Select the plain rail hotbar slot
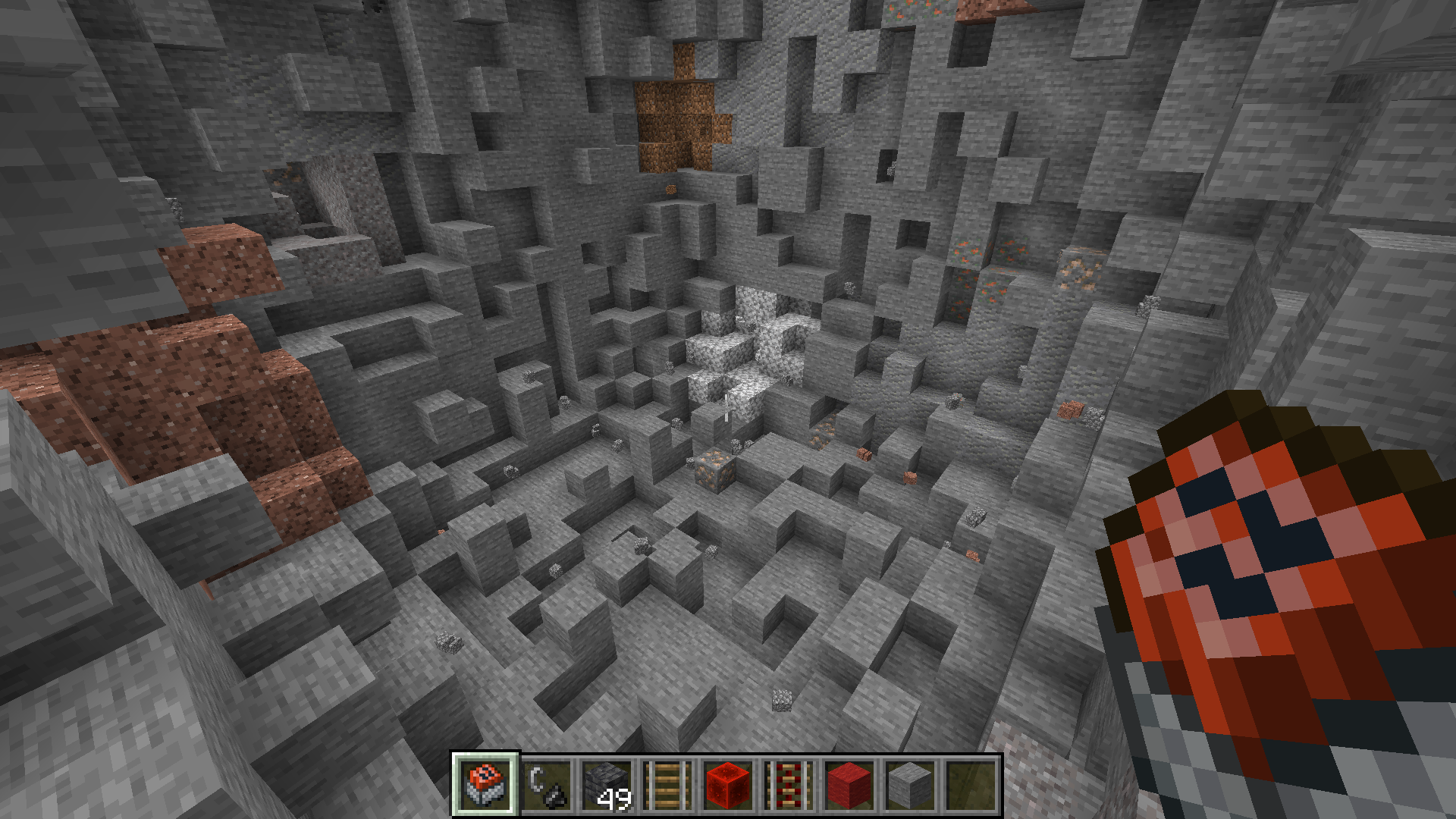The height and width of the screenshot is (819, 1456). pyautogui.click(x=667, y=785)
